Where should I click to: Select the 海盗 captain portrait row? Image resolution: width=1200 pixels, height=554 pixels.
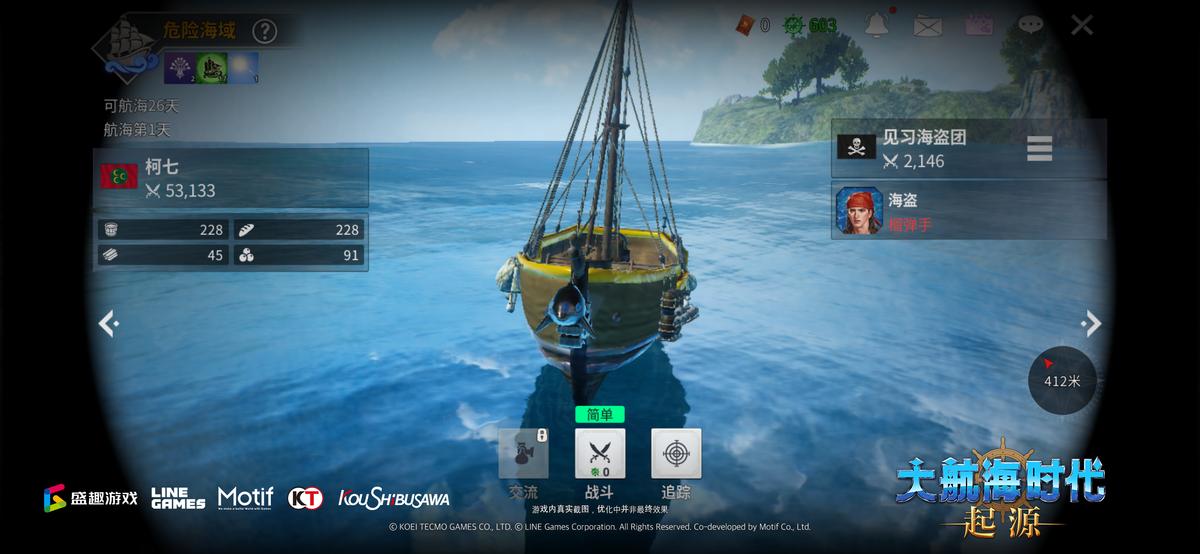(x=968, y=212)
